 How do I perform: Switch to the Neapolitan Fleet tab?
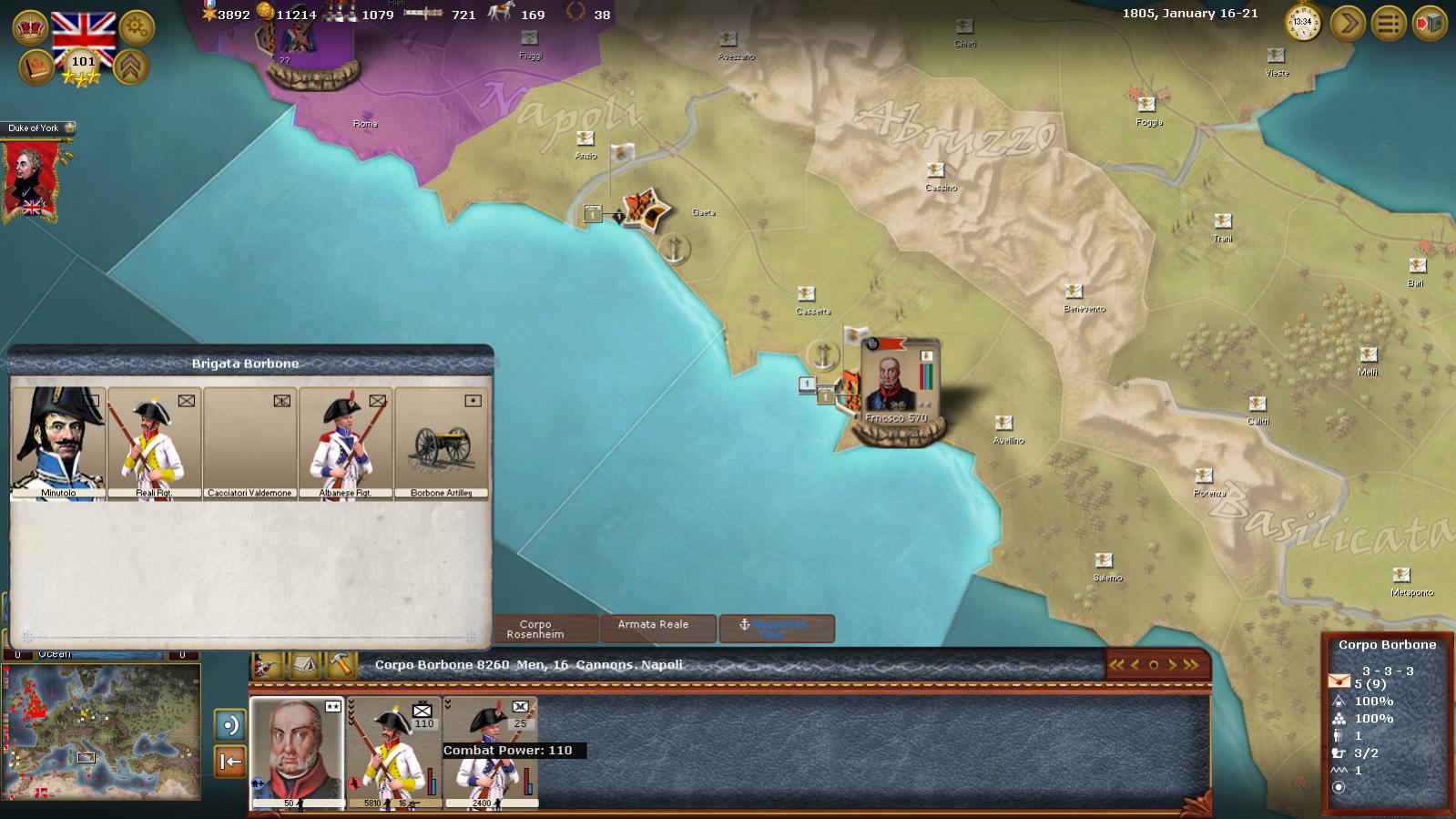[777, 629]
